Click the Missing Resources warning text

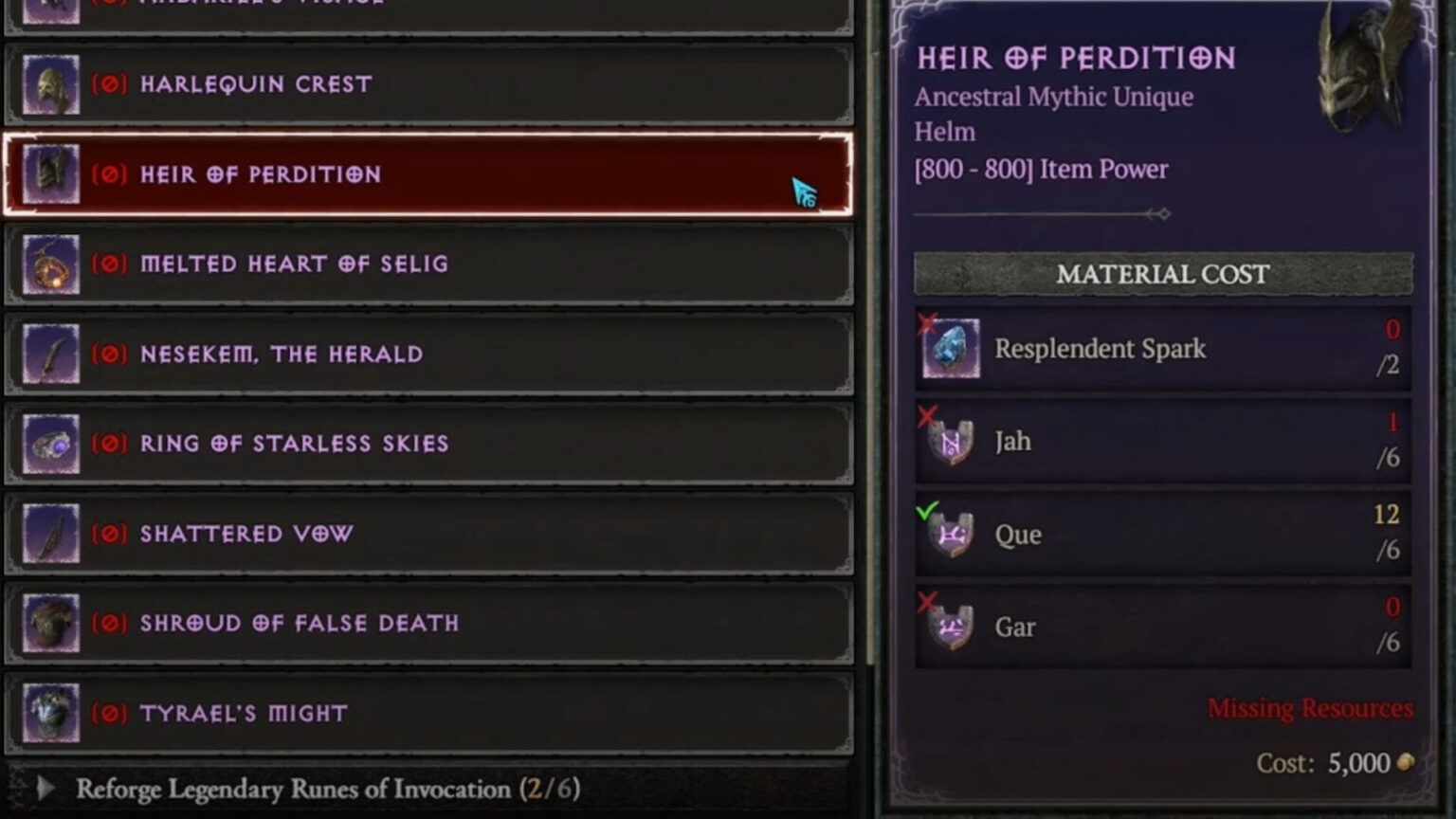tap(1309, 708)
